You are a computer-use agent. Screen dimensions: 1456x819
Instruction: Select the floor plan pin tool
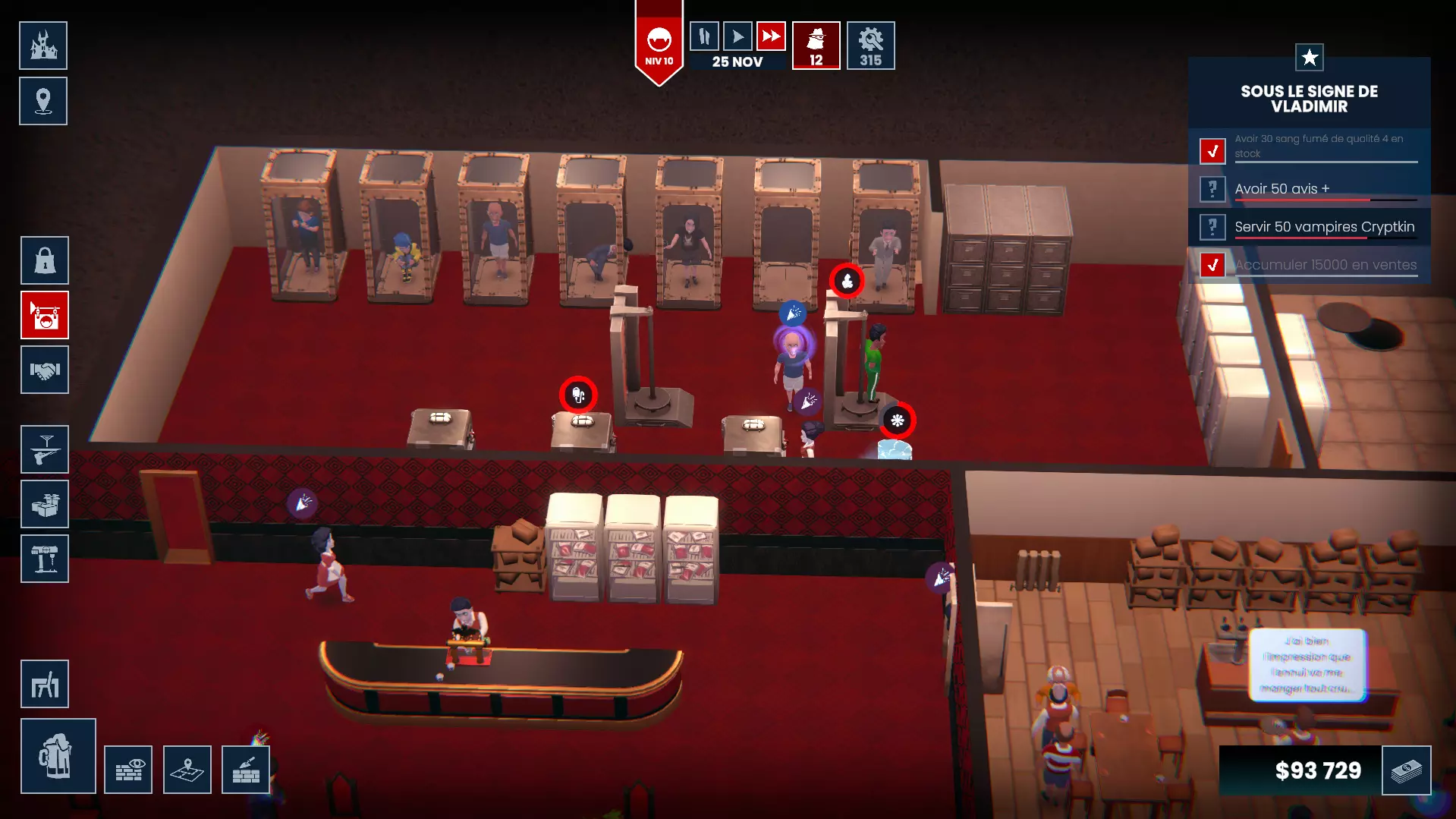[x=187, y=770]
